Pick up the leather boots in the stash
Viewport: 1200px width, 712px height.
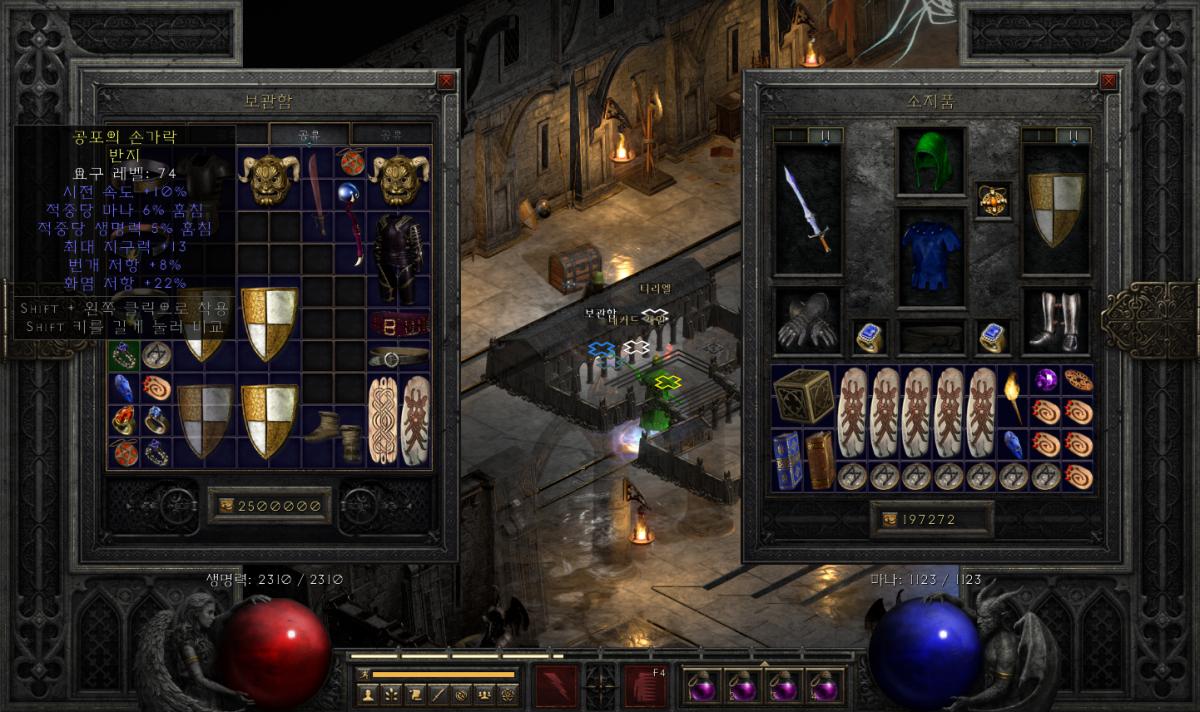pos(321,423)
